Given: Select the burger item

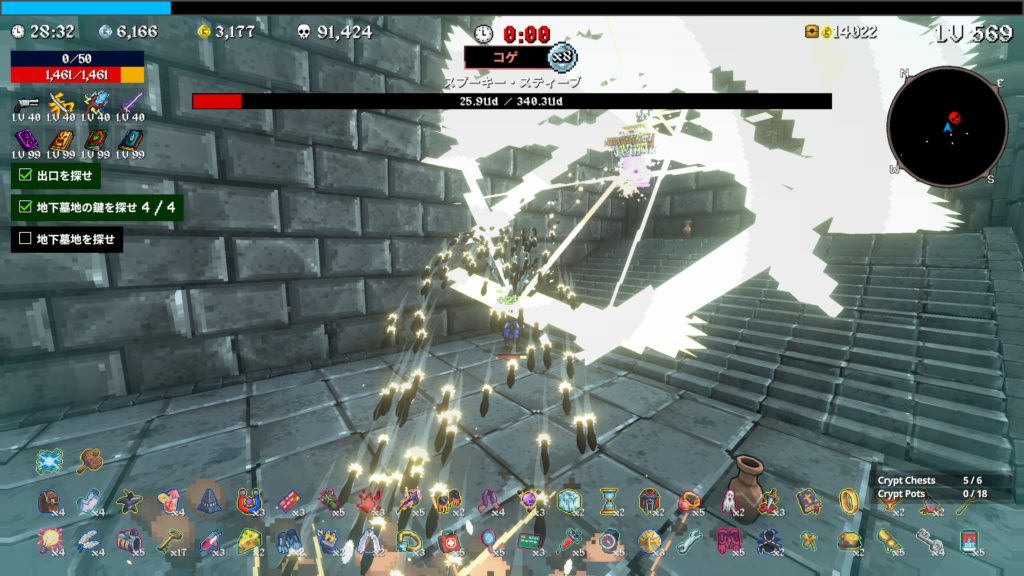Looking at the screenshot, I should 849,541.
